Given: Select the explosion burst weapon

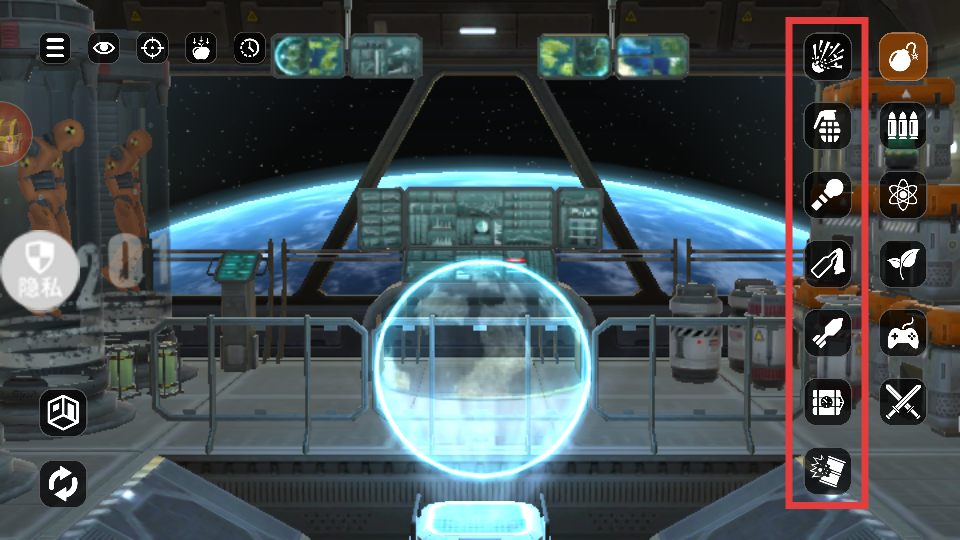Looking at the screenshot, I should tap(828, 56).
